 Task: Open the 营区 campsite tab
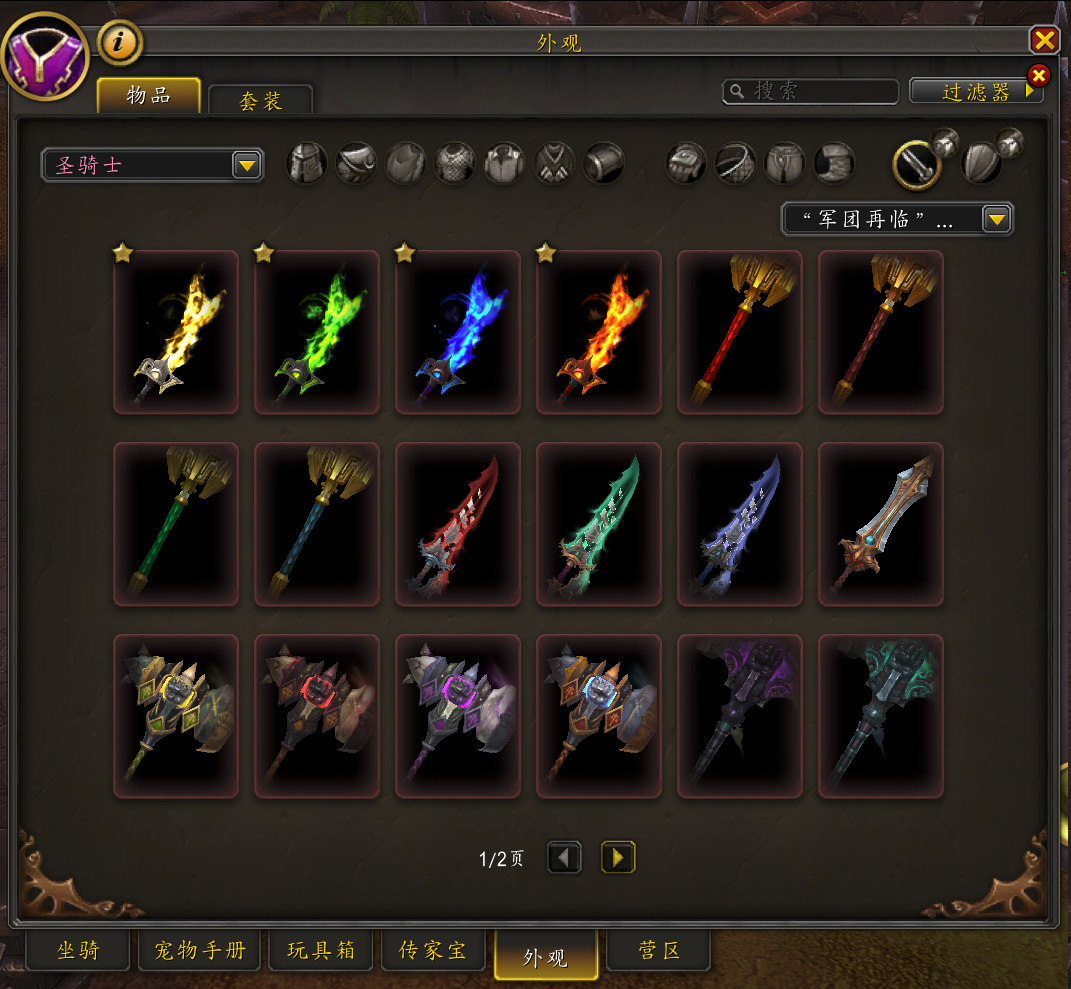point(659,950)
